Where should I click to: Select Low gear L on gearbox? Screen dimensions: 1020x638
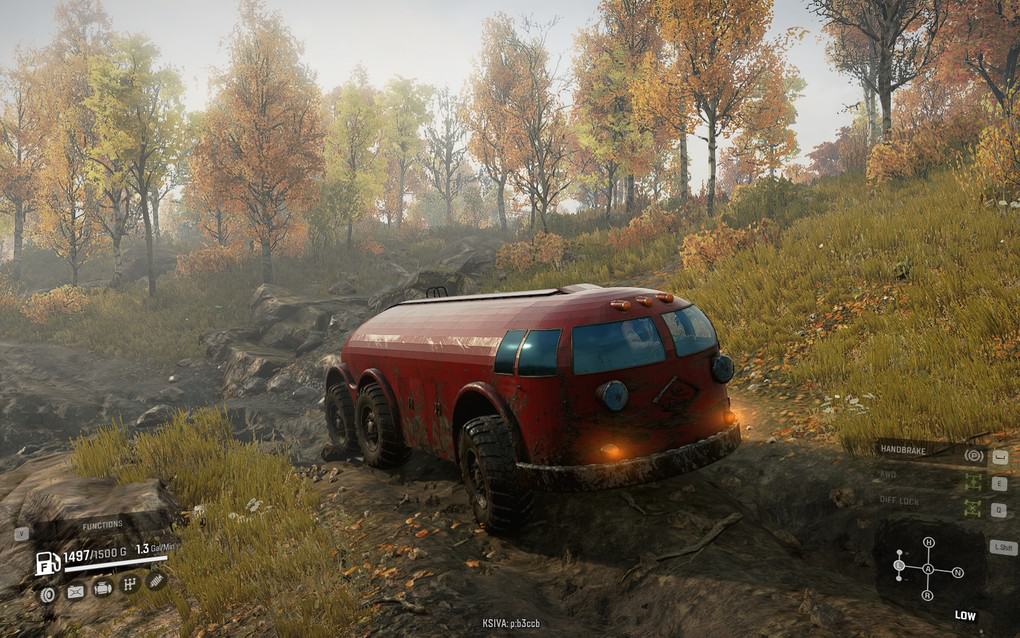899,567
